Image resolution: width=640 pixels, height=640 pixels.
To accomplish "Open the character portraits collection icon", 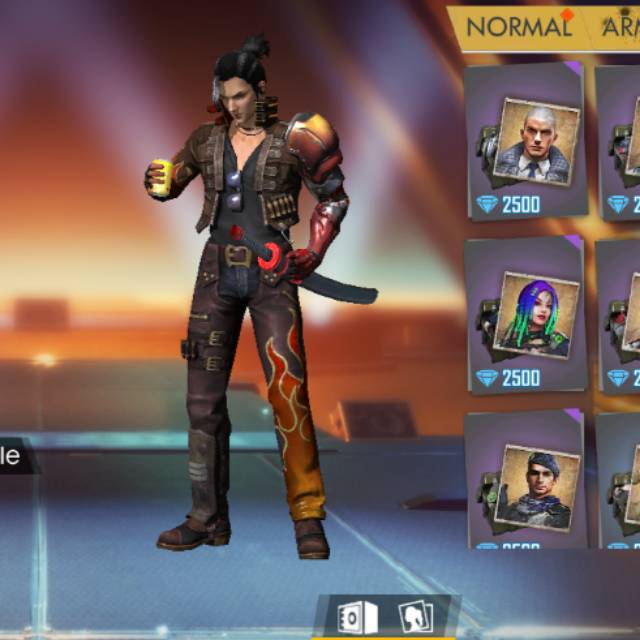I will point(414,617).
